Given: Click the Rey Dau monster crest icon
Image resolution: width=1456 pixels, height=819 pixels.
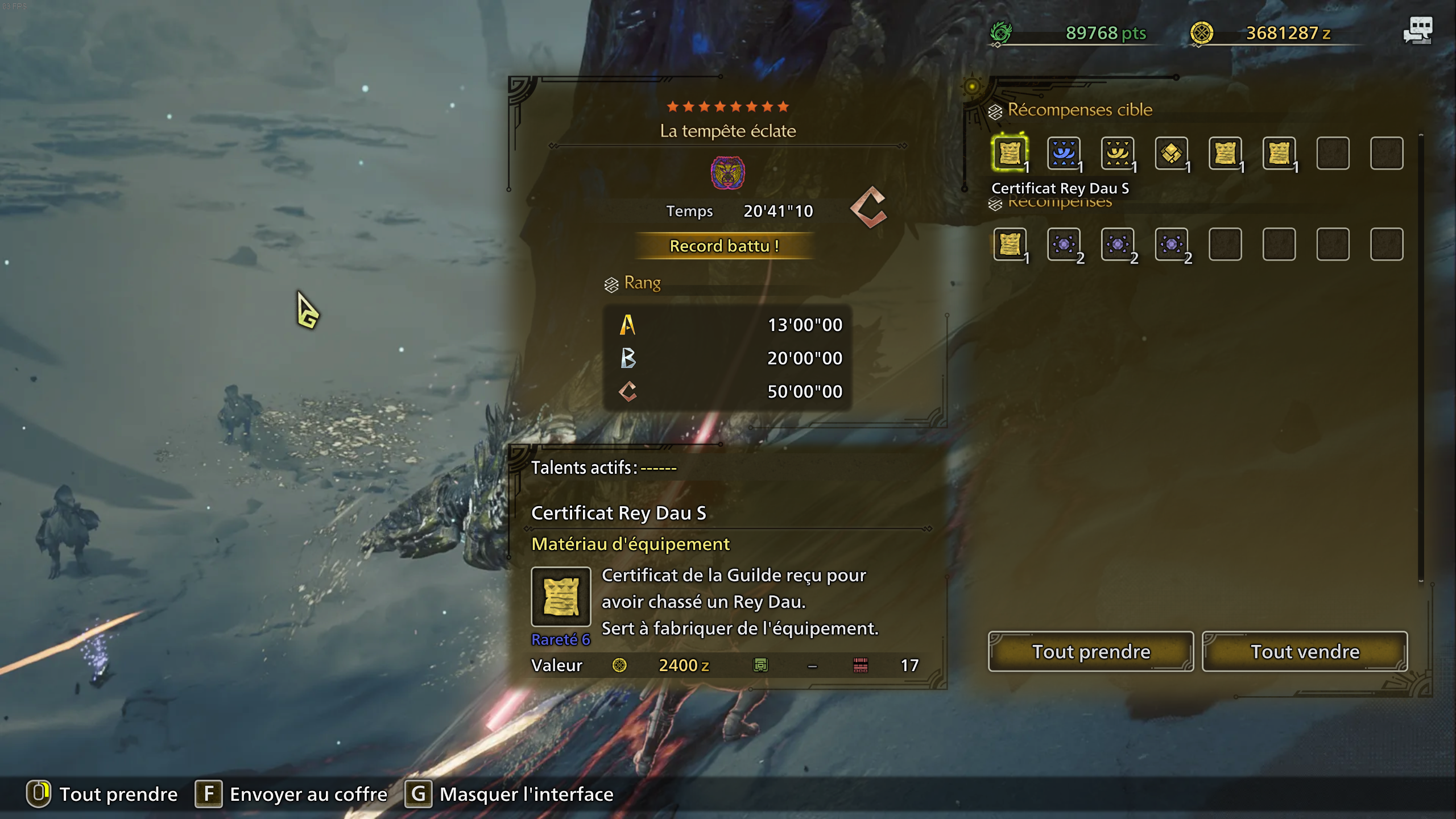Looking at the screenshot, I should [728, 174].
